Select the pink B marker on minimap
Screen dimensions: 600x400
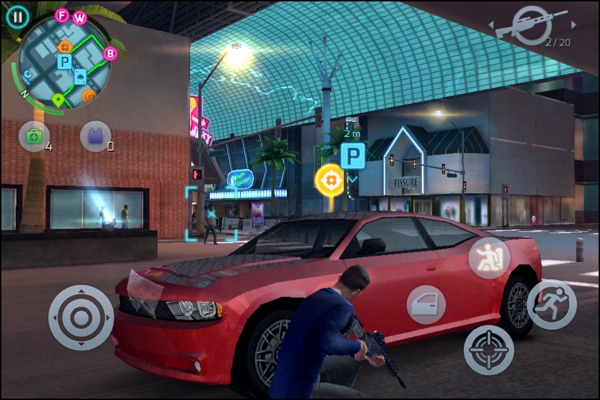(x=110, y=53)
